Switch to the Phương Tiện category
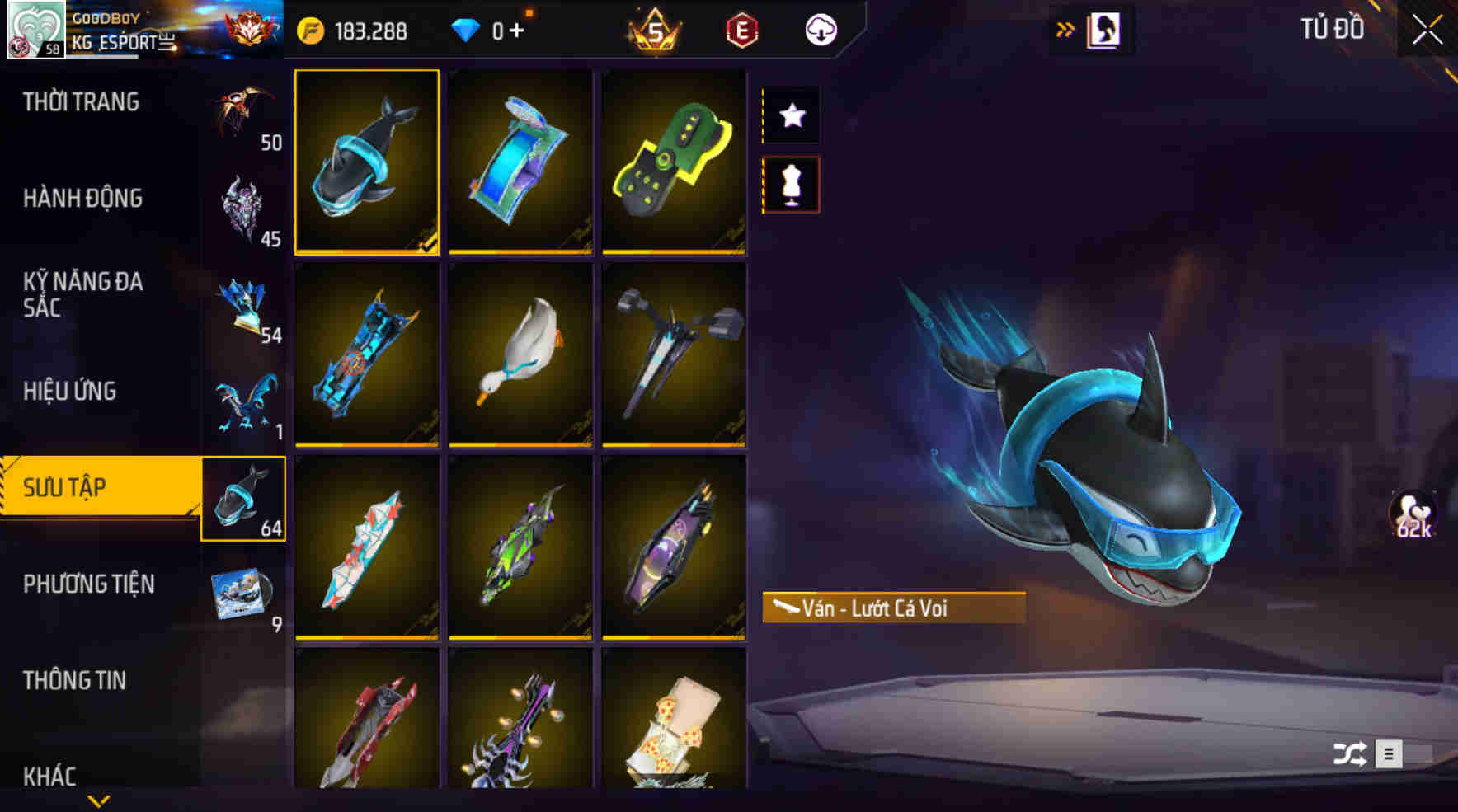 tap(91, 584)
